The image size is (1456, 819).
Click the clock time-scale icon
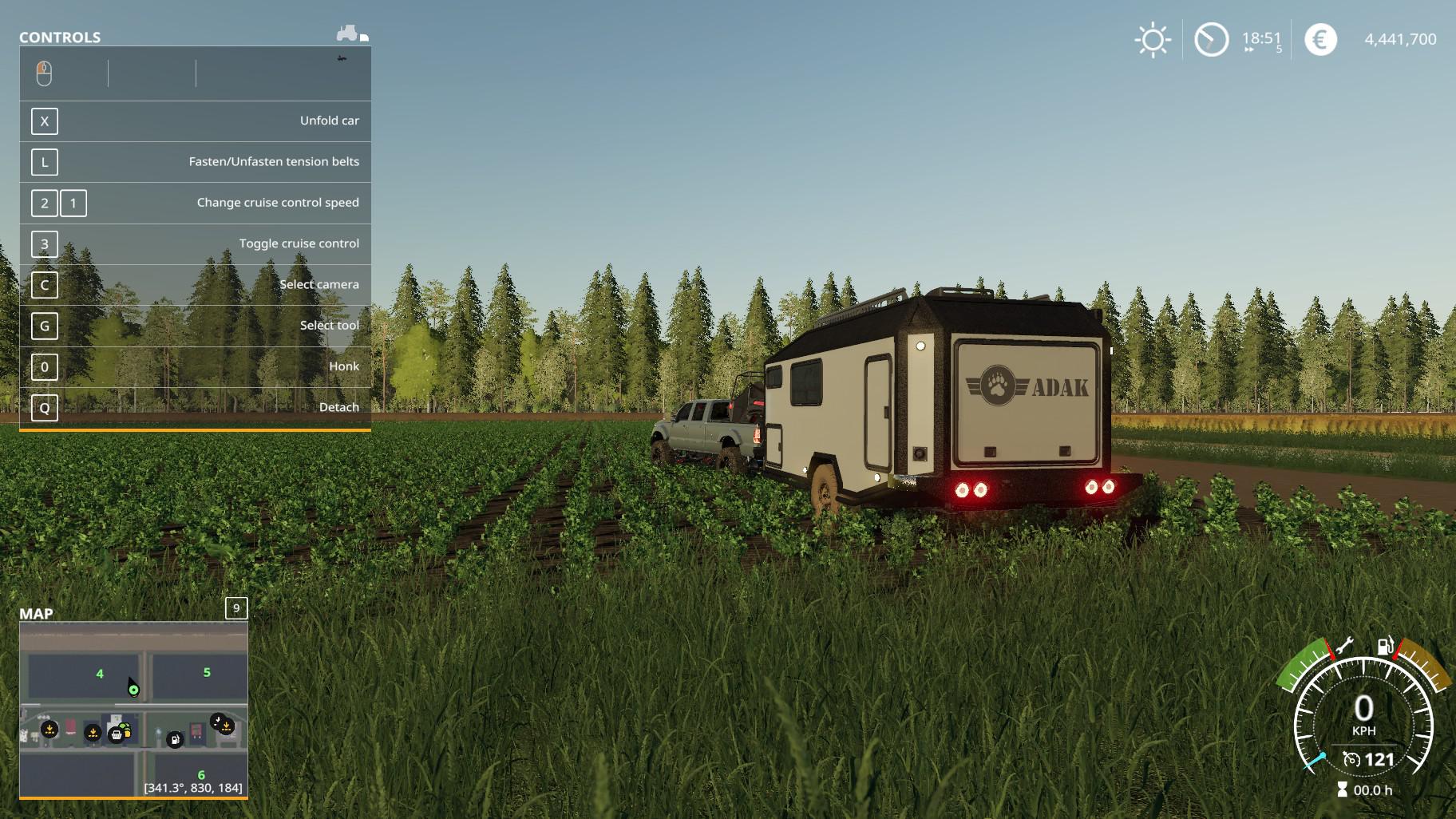[1211, 40]
